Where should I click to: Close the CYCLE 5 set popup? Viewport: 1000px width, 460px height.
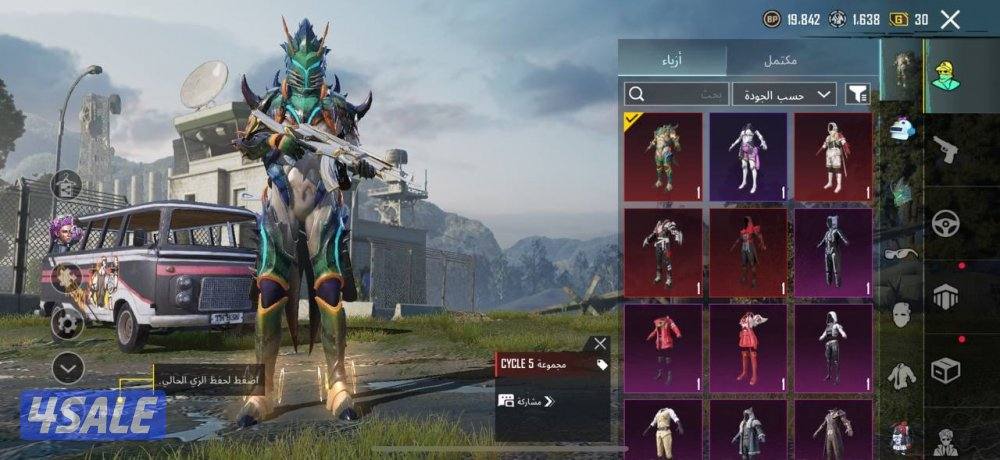pyautogui.click(x=600, y=344)
